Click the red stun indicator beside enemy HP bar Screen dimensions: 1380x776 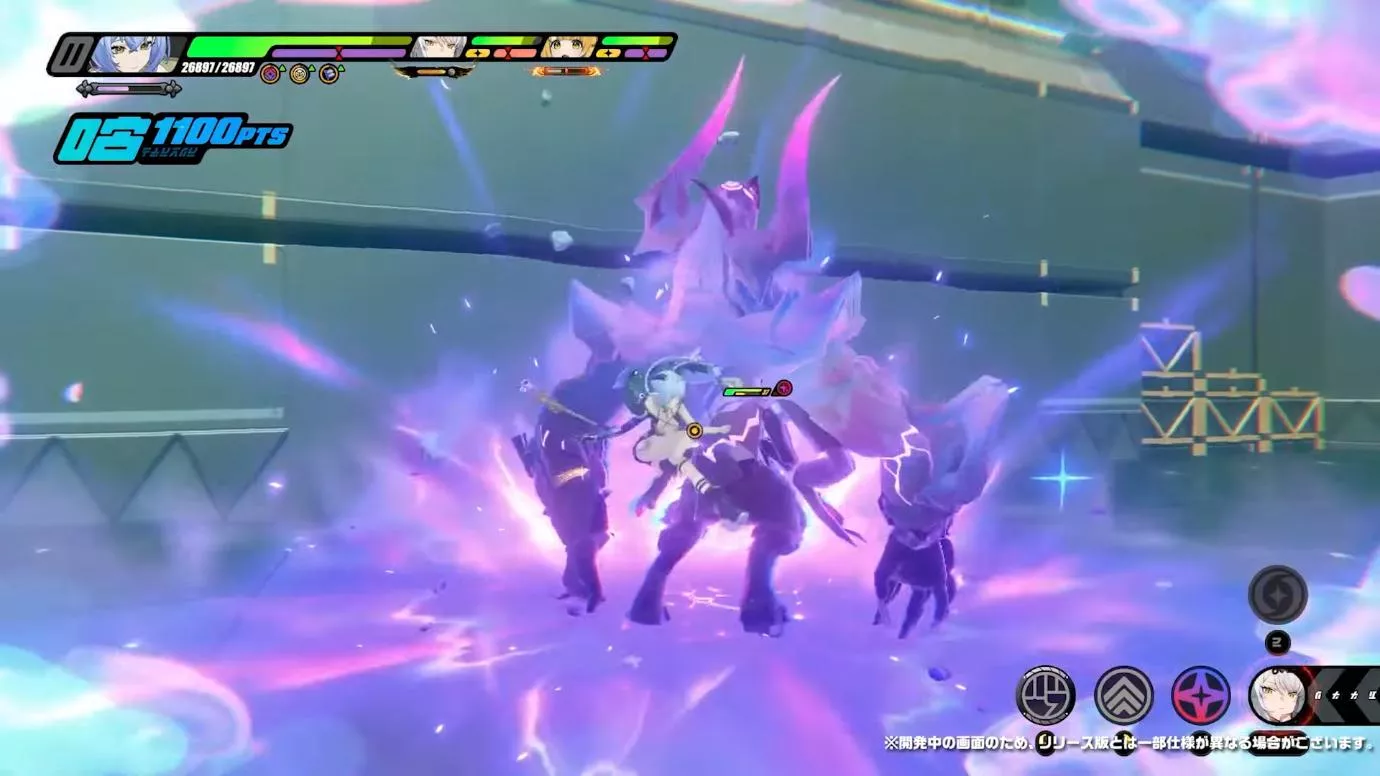[783, 389]
